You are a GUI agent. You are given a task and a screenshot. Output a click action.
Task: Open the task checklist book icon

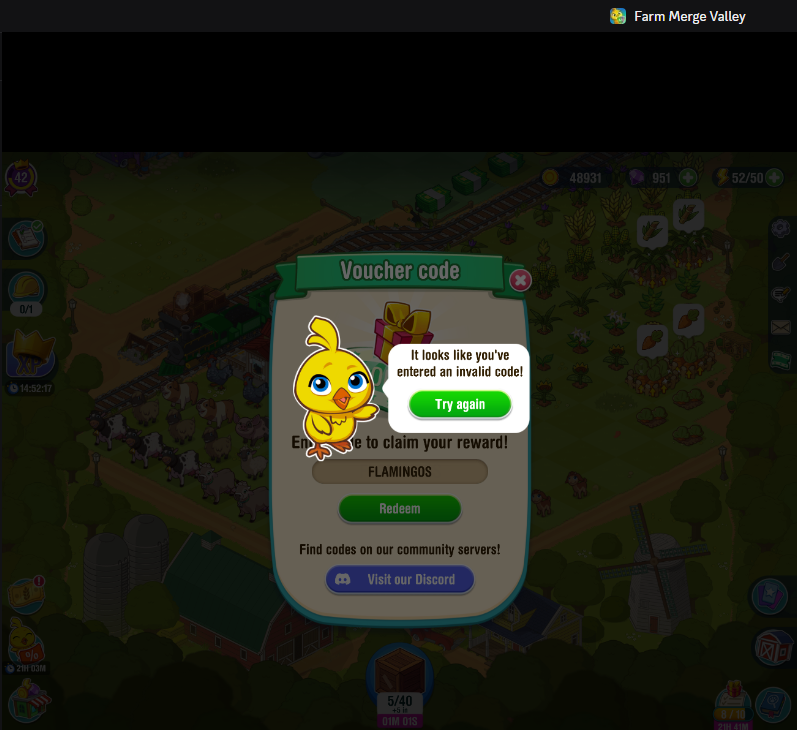[x=24, y=238]
